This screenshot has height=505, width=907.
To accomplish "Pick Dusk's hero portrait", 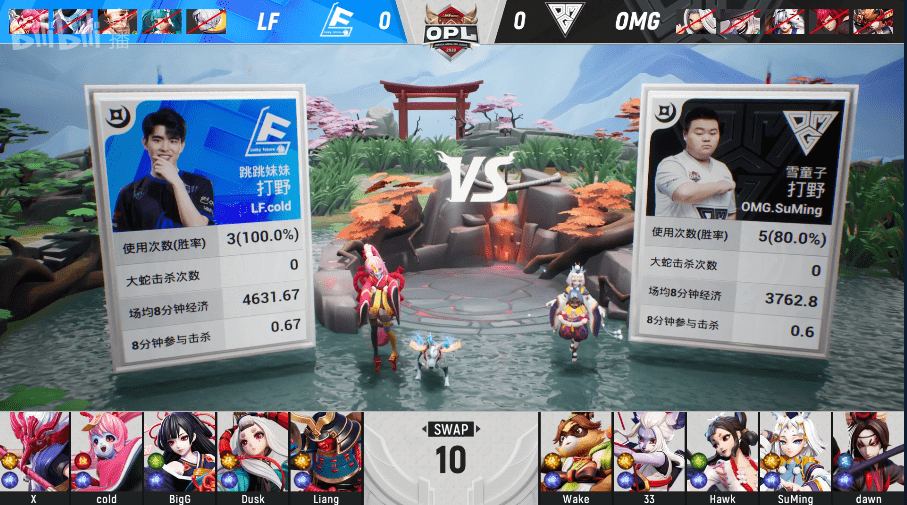I will coord(253,451).
